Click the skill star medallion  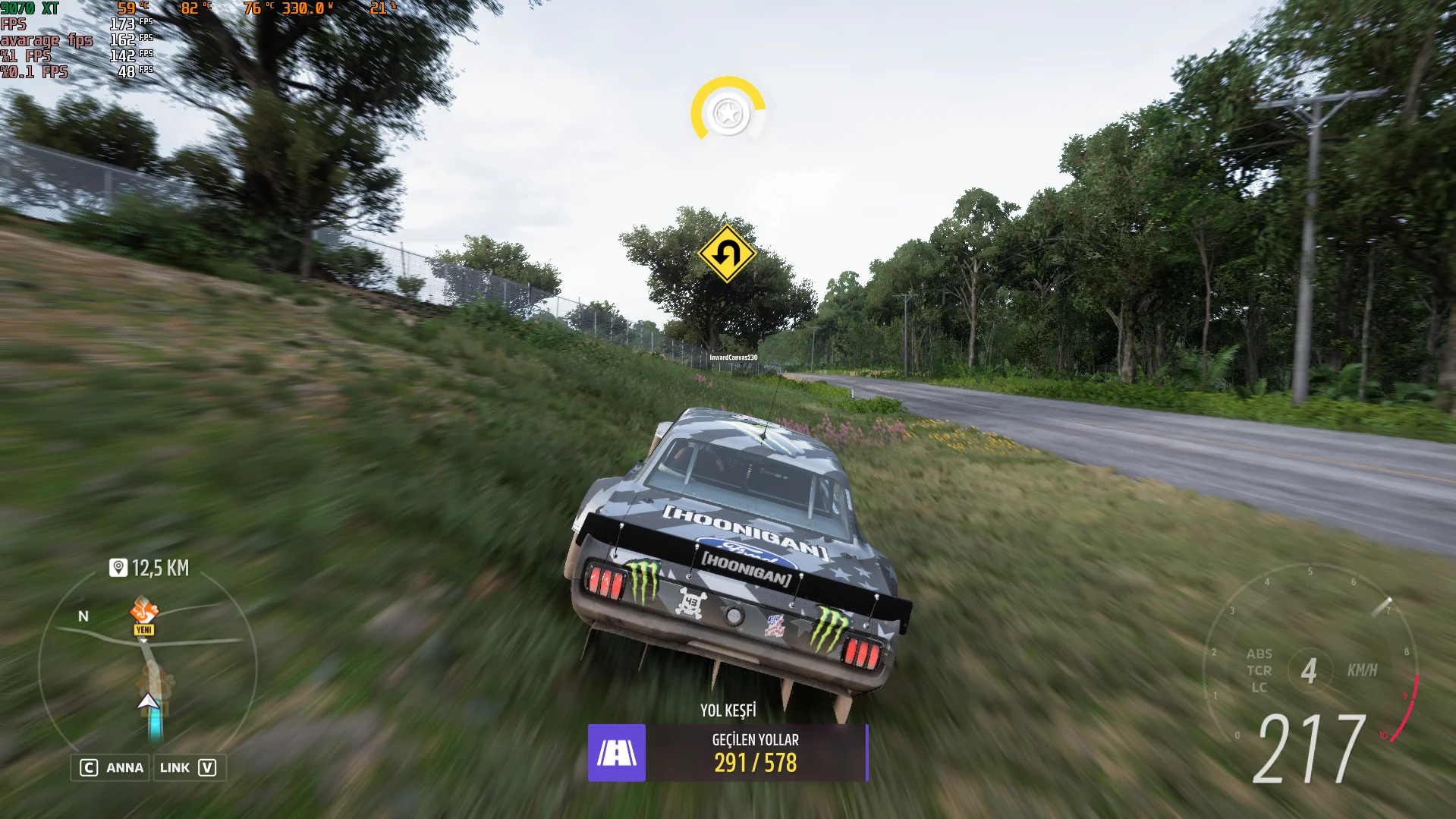coord(728,114)
